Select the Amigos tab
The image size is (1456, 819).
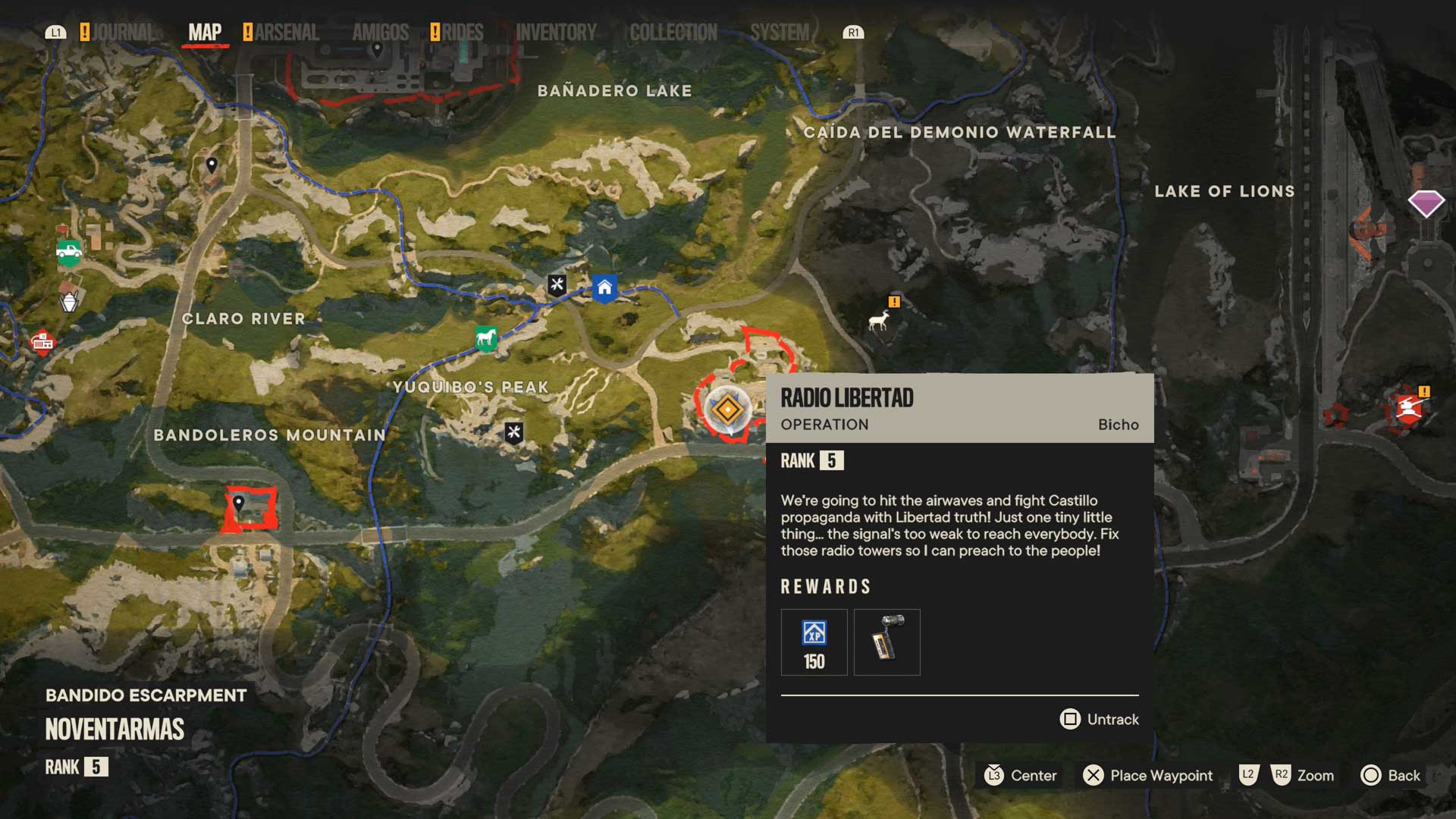coord(380,33)
